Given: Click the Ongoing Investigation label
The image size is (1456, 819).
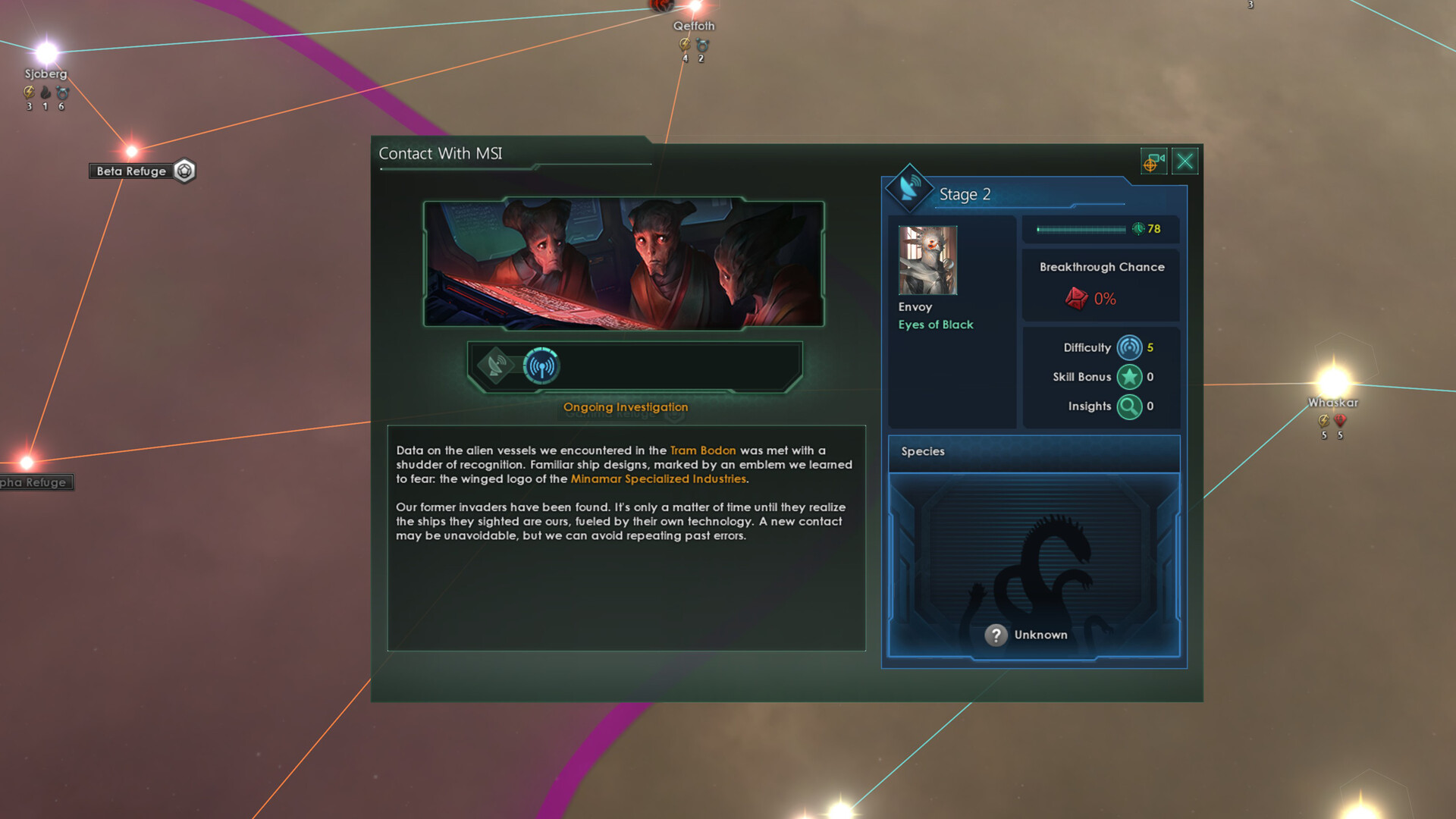Looking at the screenshot, I should (625, 407).
